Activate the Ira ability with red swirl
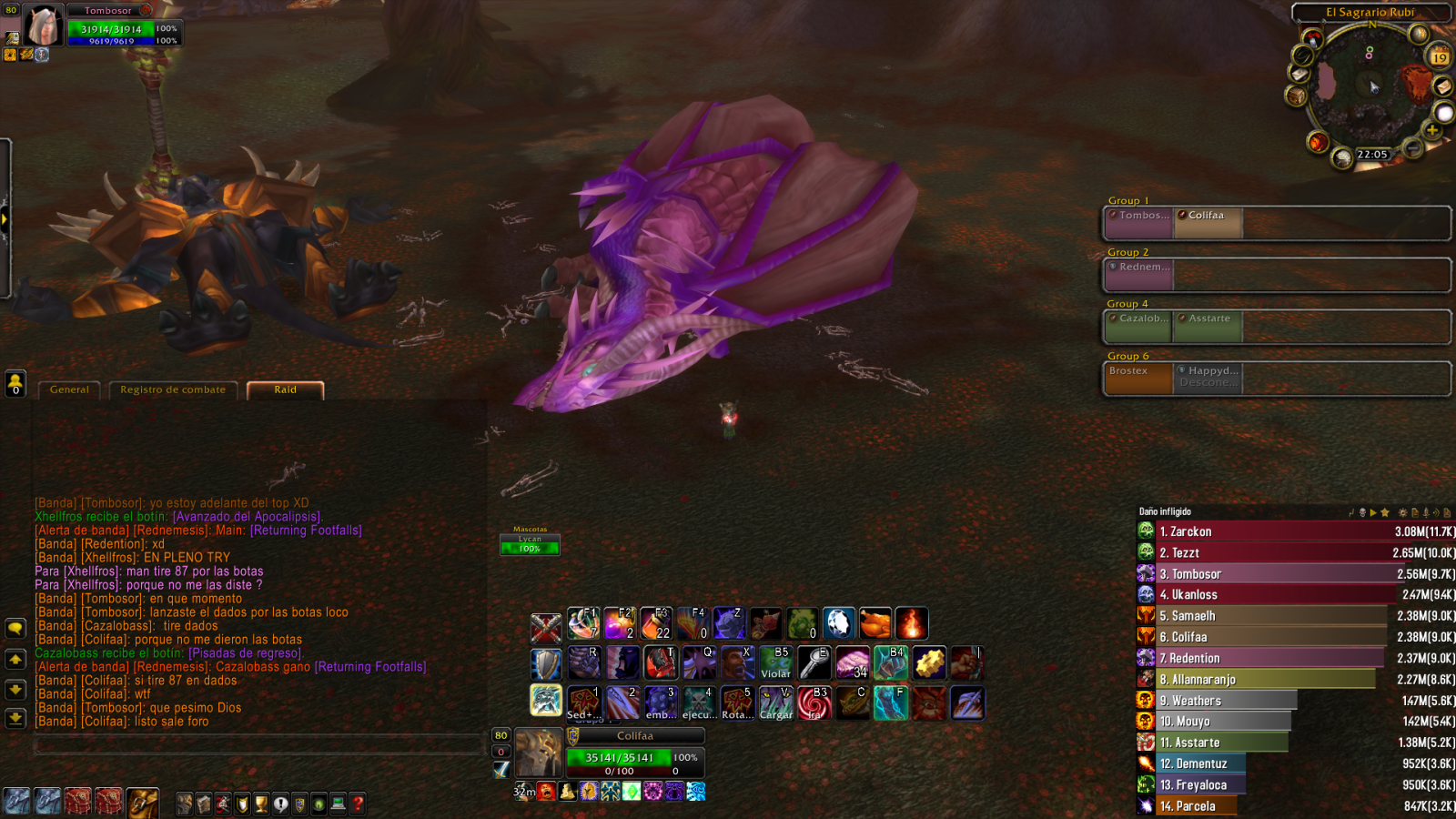This screenshot has width=1456, height=819. point(814,703)
